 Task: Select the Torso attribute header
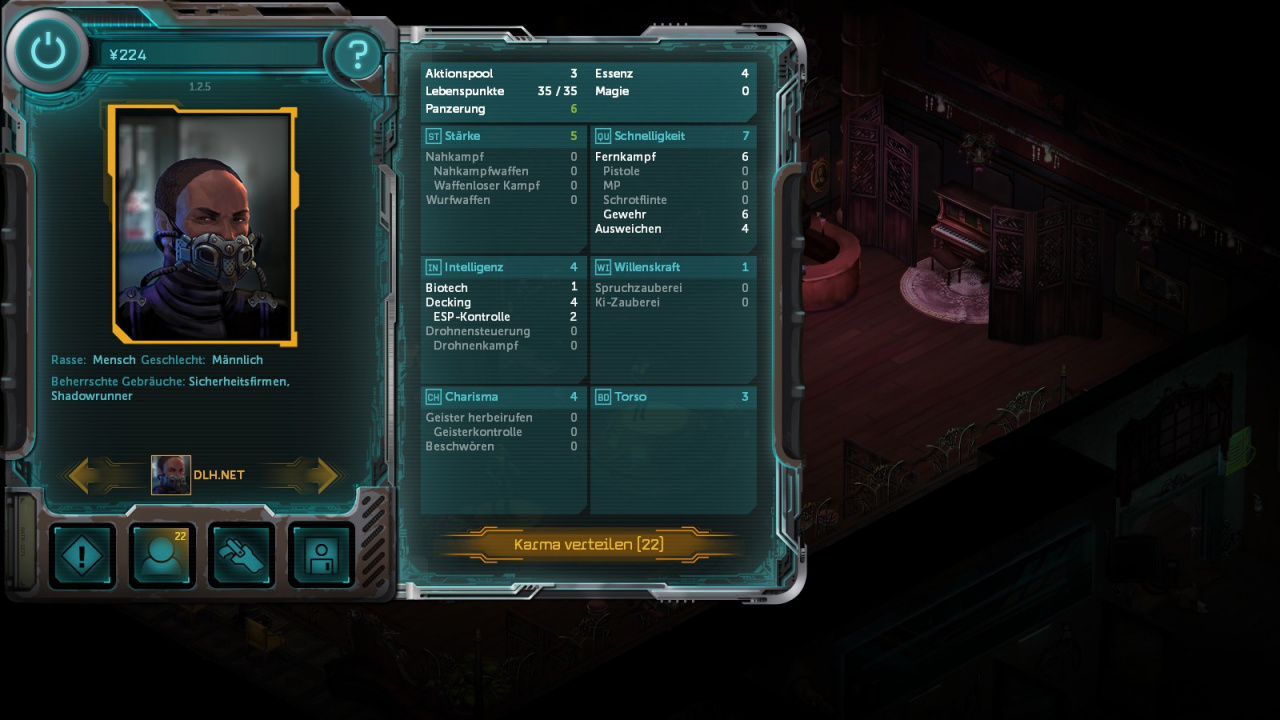pos(672,397)
